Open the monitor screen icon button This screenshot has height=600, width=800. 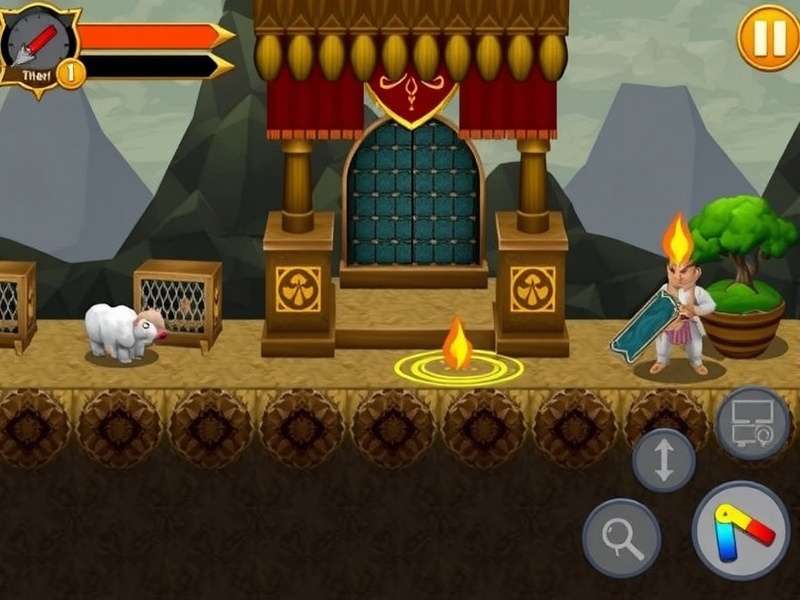click(x=753, y=423)
